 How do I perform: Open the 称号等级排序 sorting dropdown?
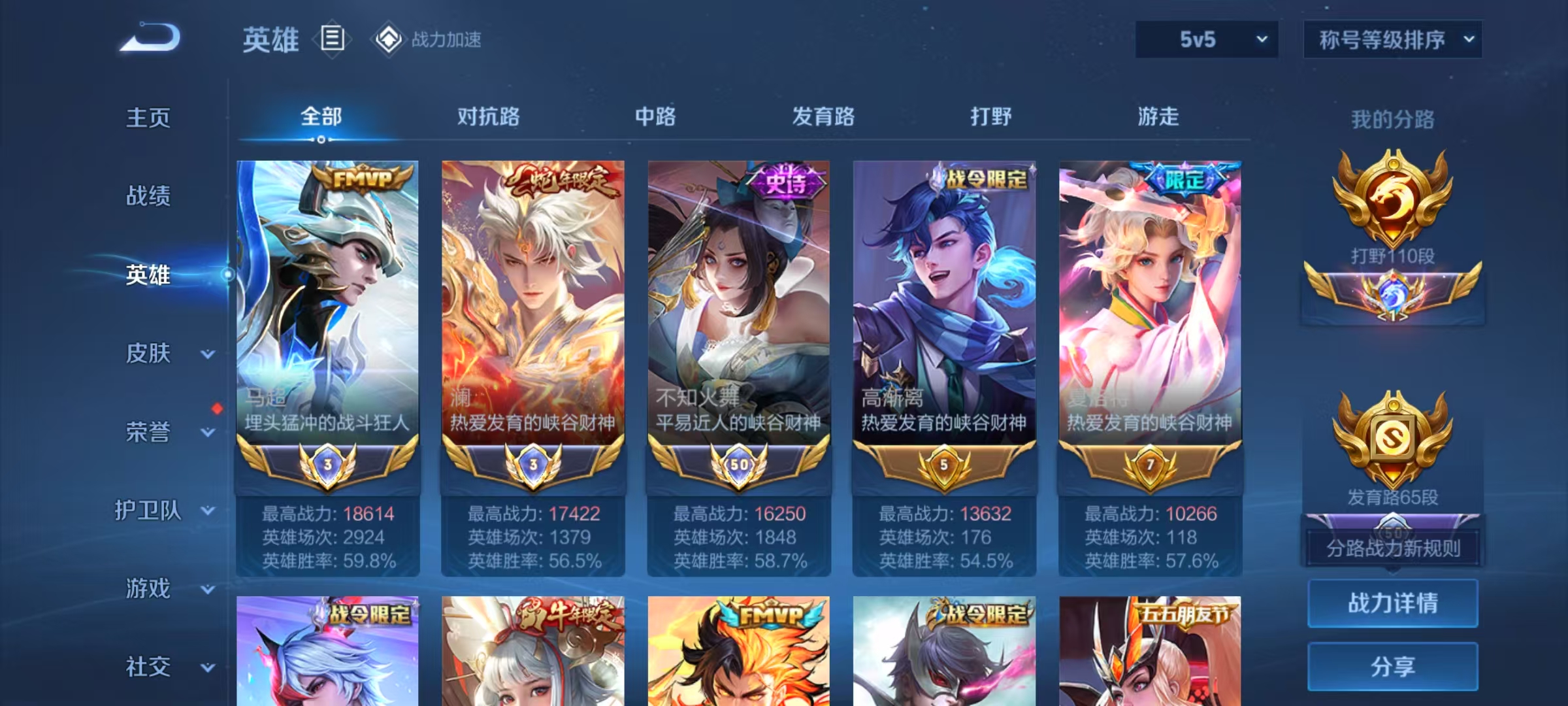pos(1393,39)
